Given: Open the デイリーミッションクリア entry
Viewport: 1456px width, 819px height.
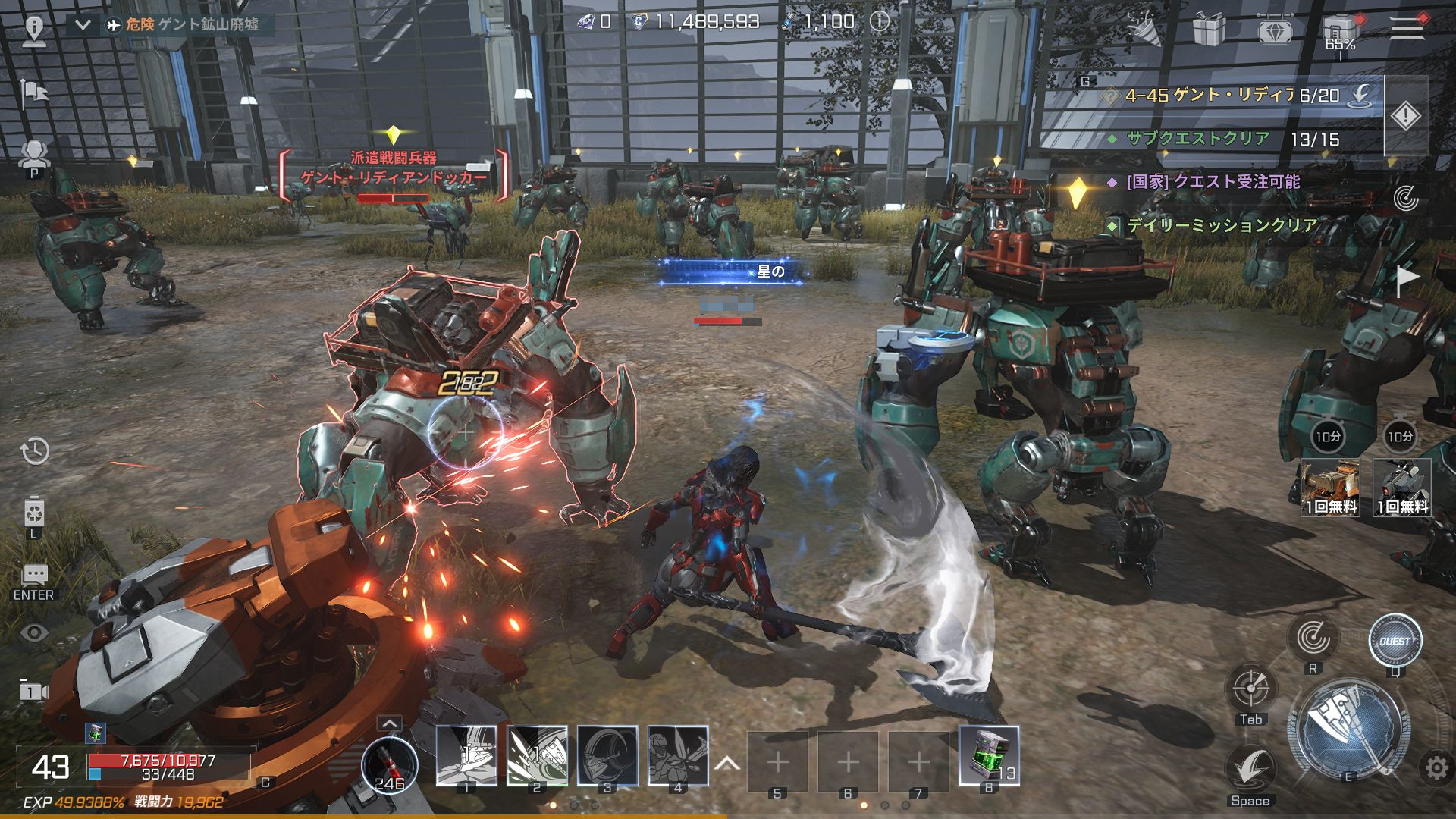Looking at the screenshot, I should tap(1221, 225).
